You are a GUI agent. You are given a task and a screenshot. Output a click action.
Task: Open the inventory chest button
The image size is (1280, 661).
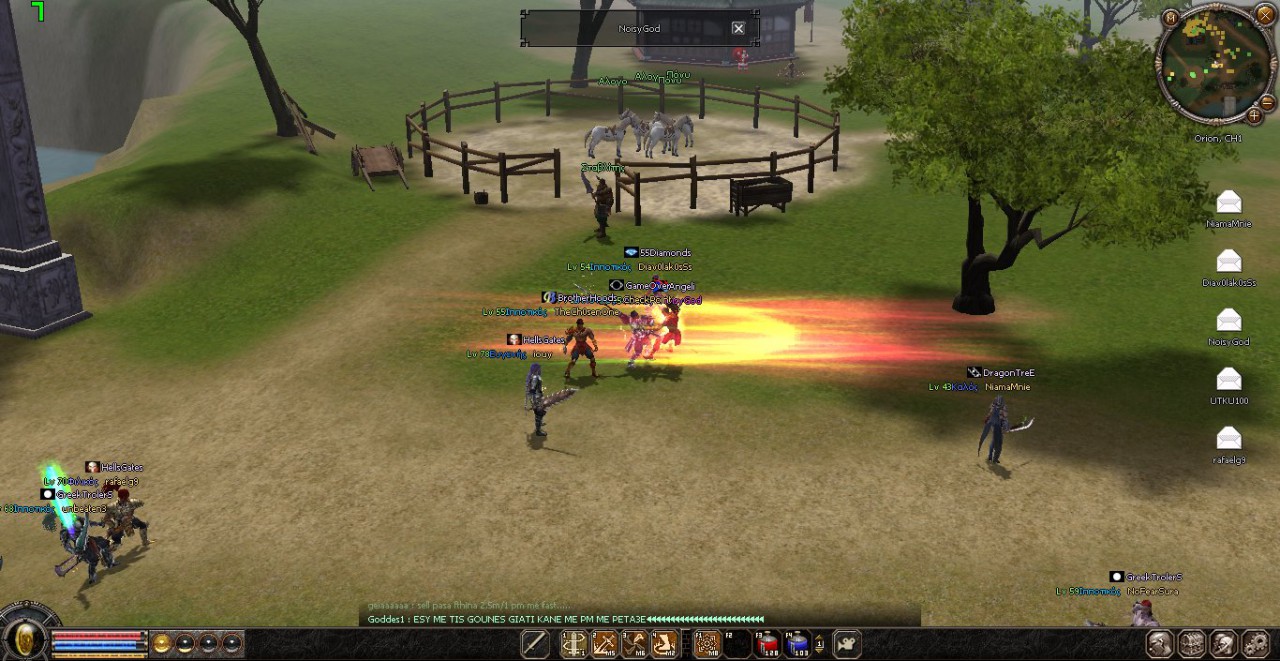click(x=1191, y=644)
